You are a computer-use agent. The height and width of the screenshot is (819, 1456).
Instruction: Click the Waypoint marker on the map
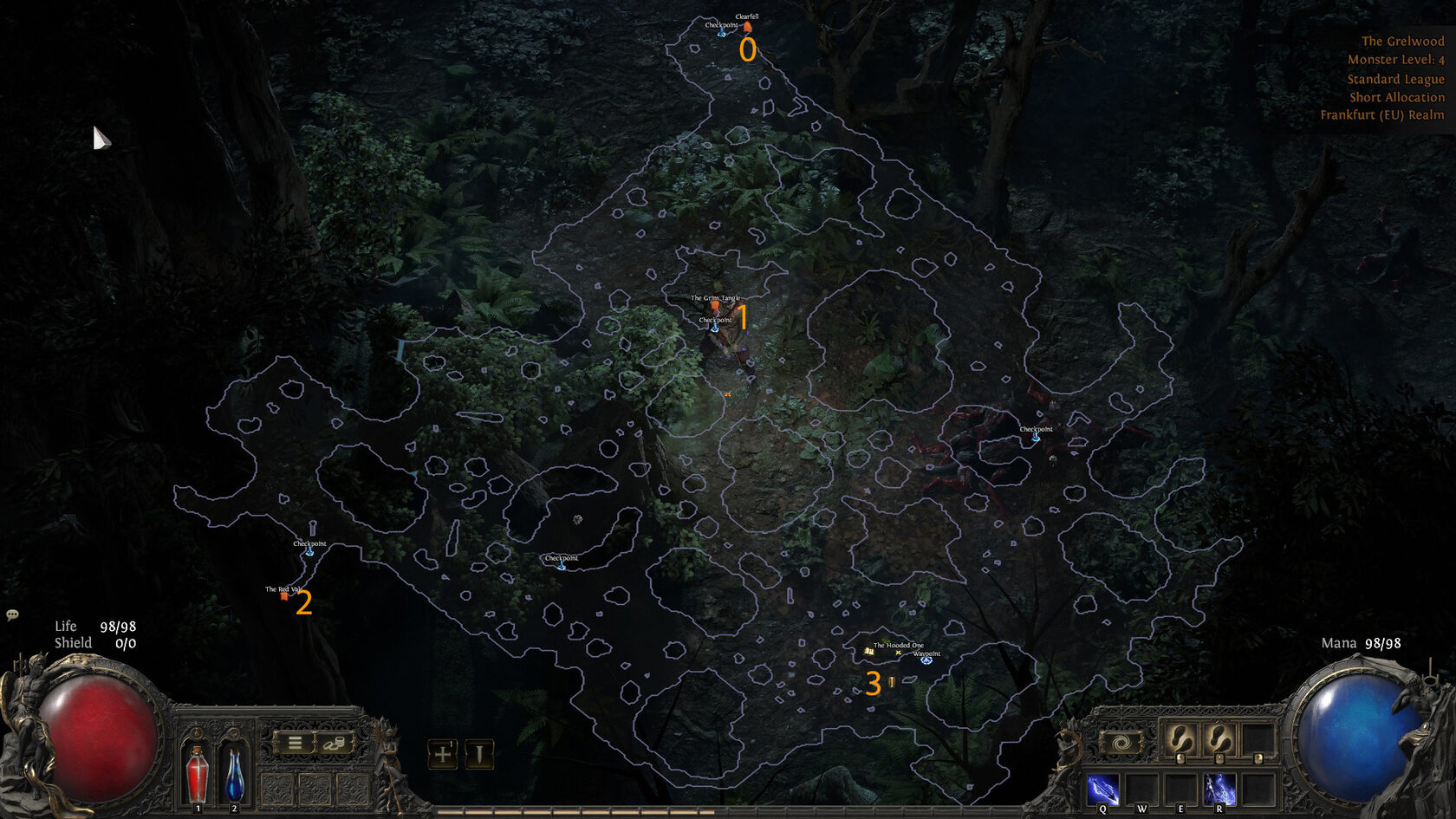click(926, 660)
